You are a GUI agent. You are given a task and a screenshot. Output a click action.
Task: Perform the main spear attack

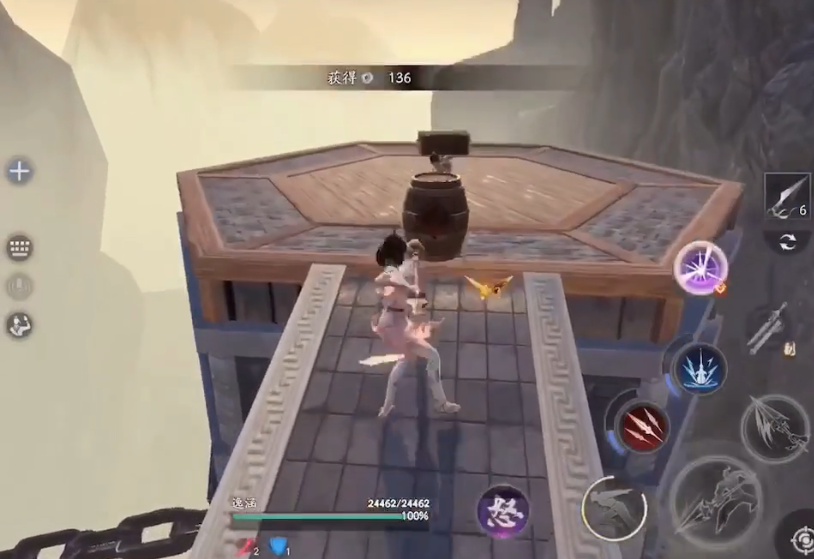717,504
